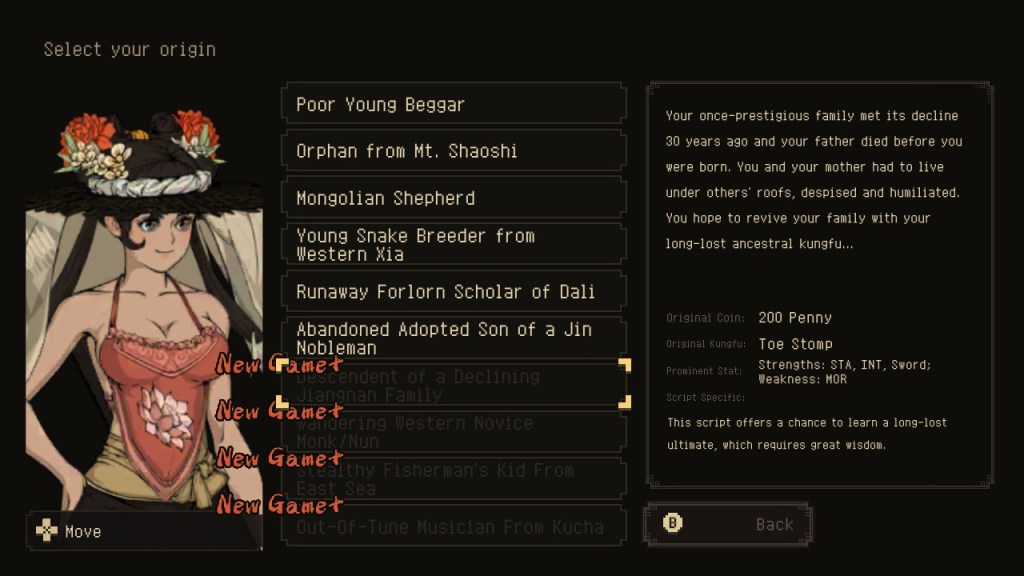
Task: Pick Stealthy Fisherman's Kid From East Sea
Action: pyautogui.click(x=453, y=479)
